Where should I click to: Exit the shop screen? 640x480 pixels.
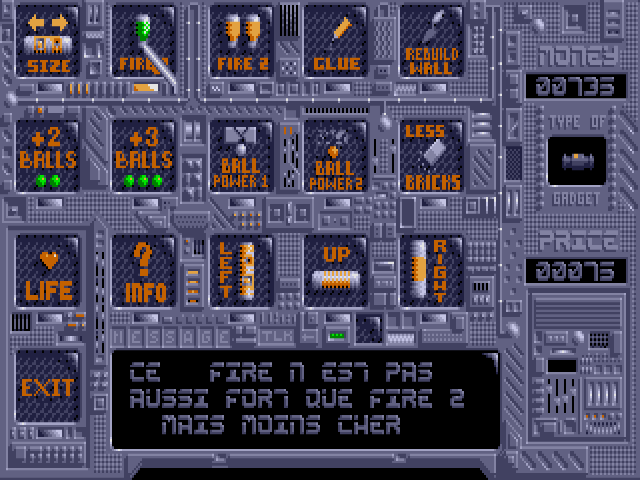[48, 384]
